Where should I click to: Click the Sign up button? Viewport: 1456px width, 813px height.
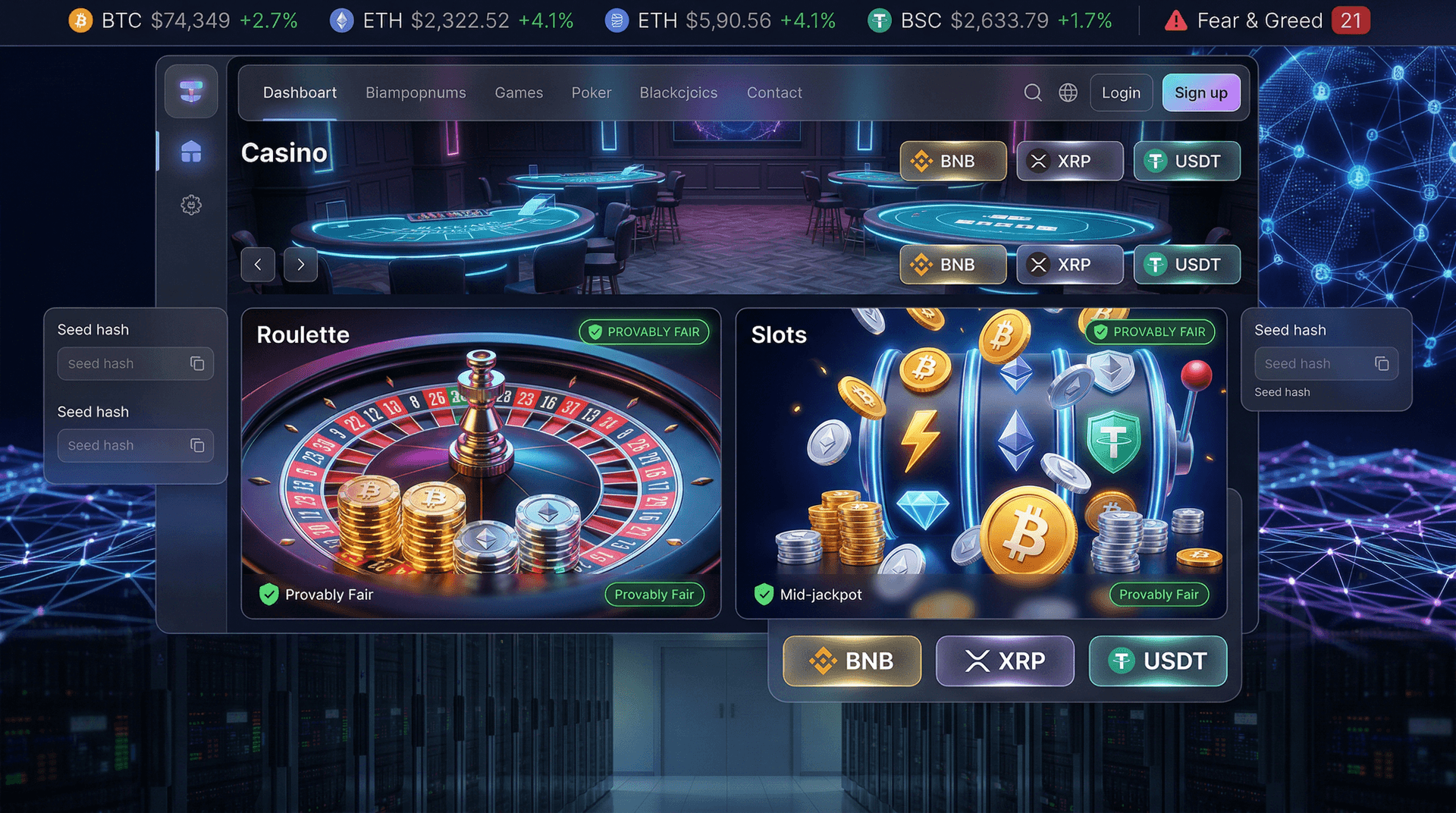click(x=1201, y=93)
